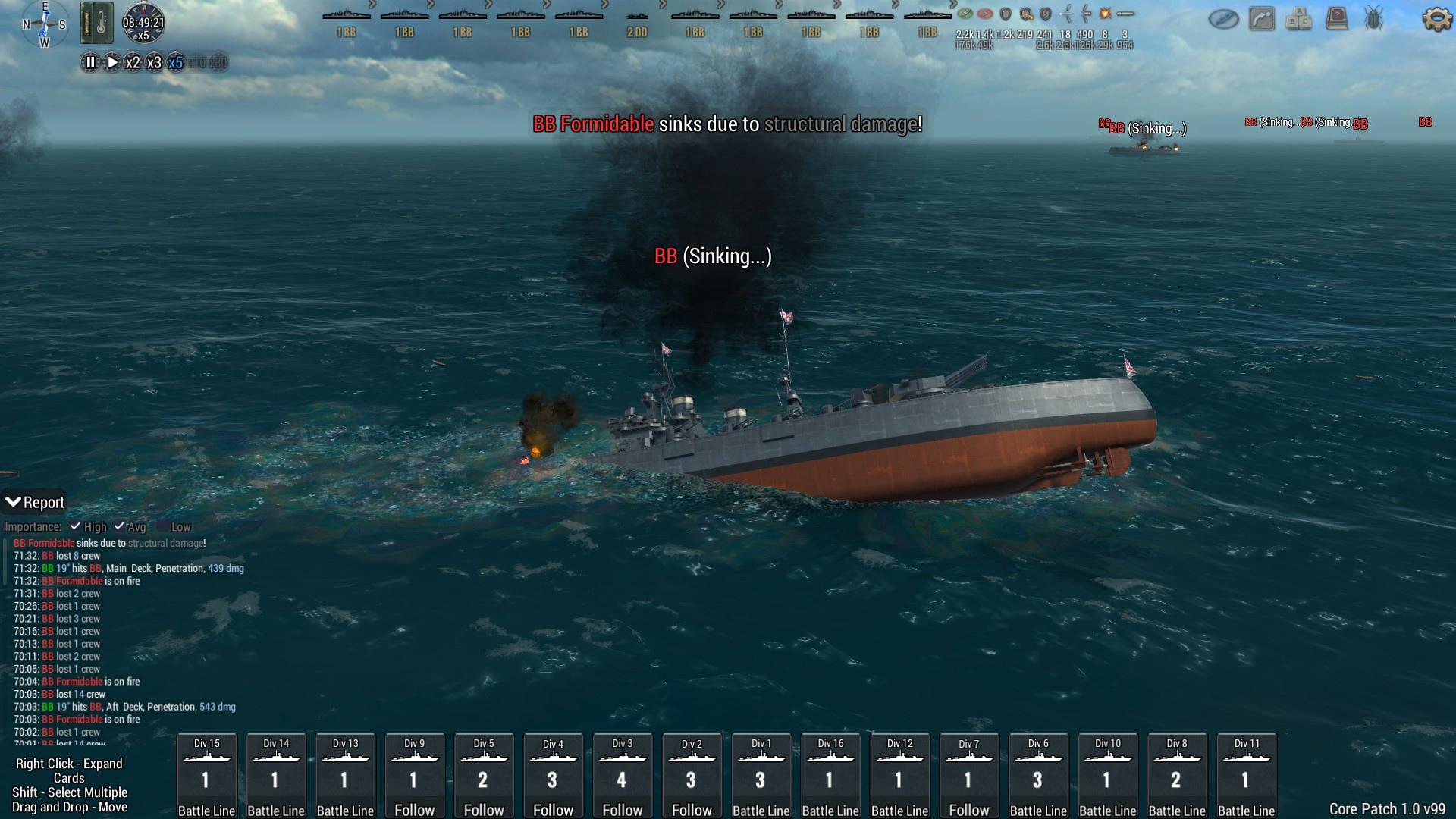Set time acceleration to x3
The height and width of the screenshot is (819, 1456).
[x=154, y=63]
